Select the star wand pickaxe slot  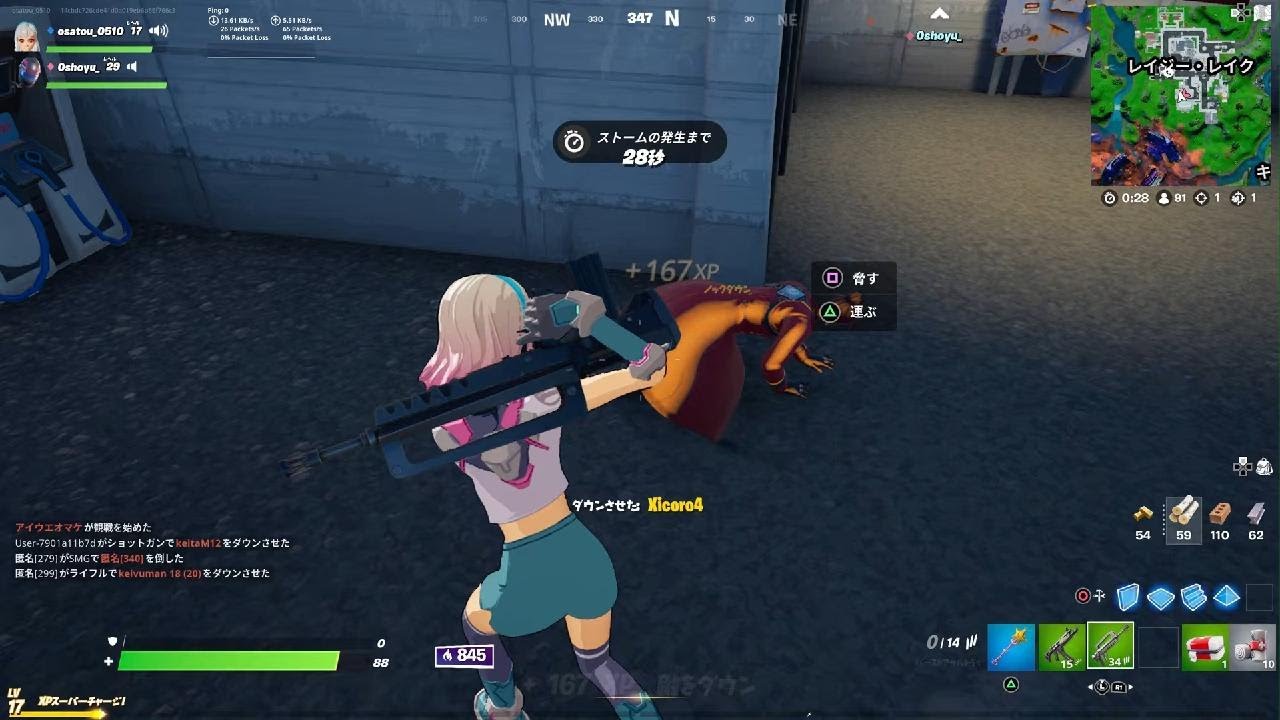pyautogui.click(x=1011, y=647)
